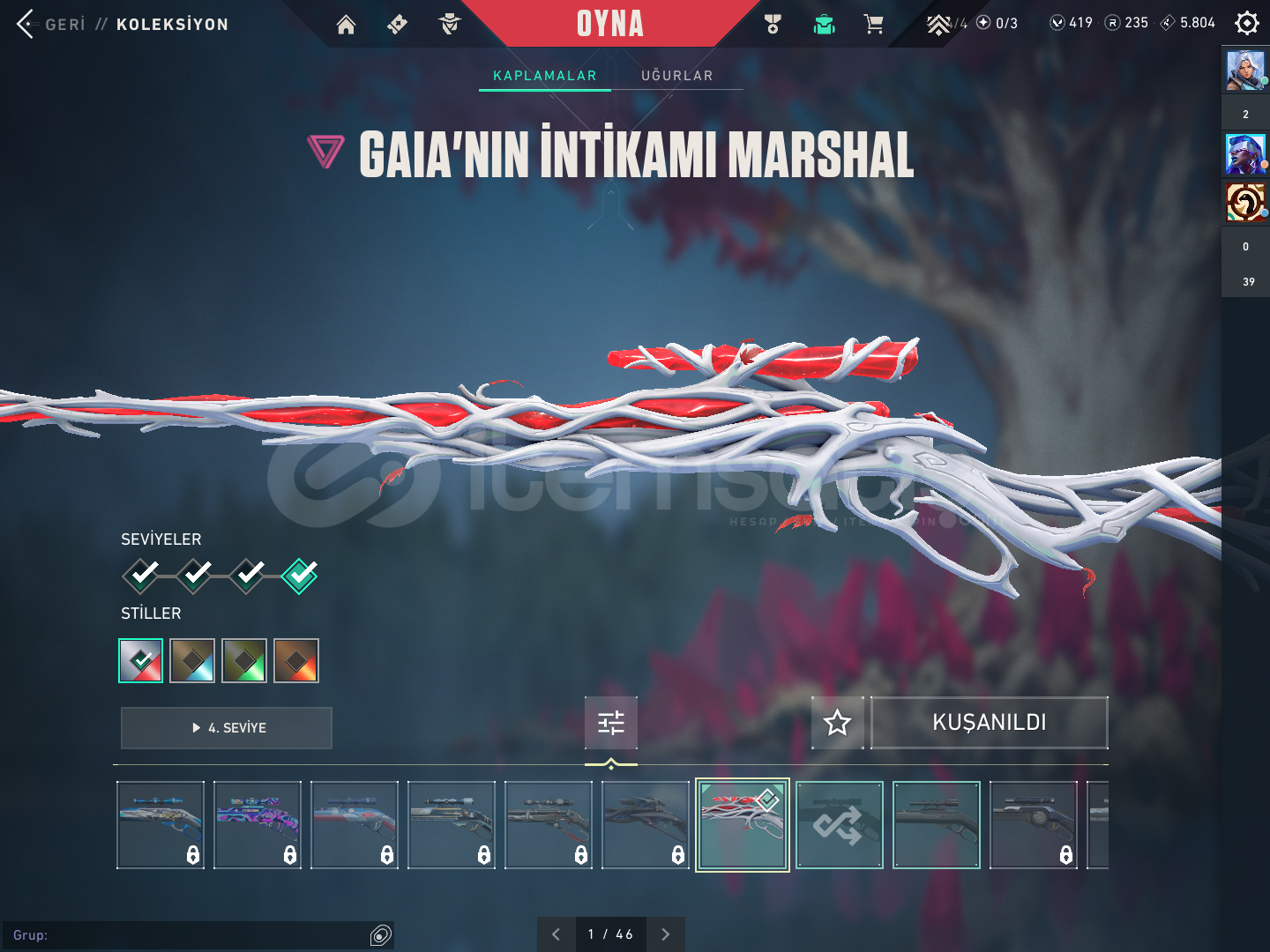Choose the blue style variant swatch

coord(192,660)
